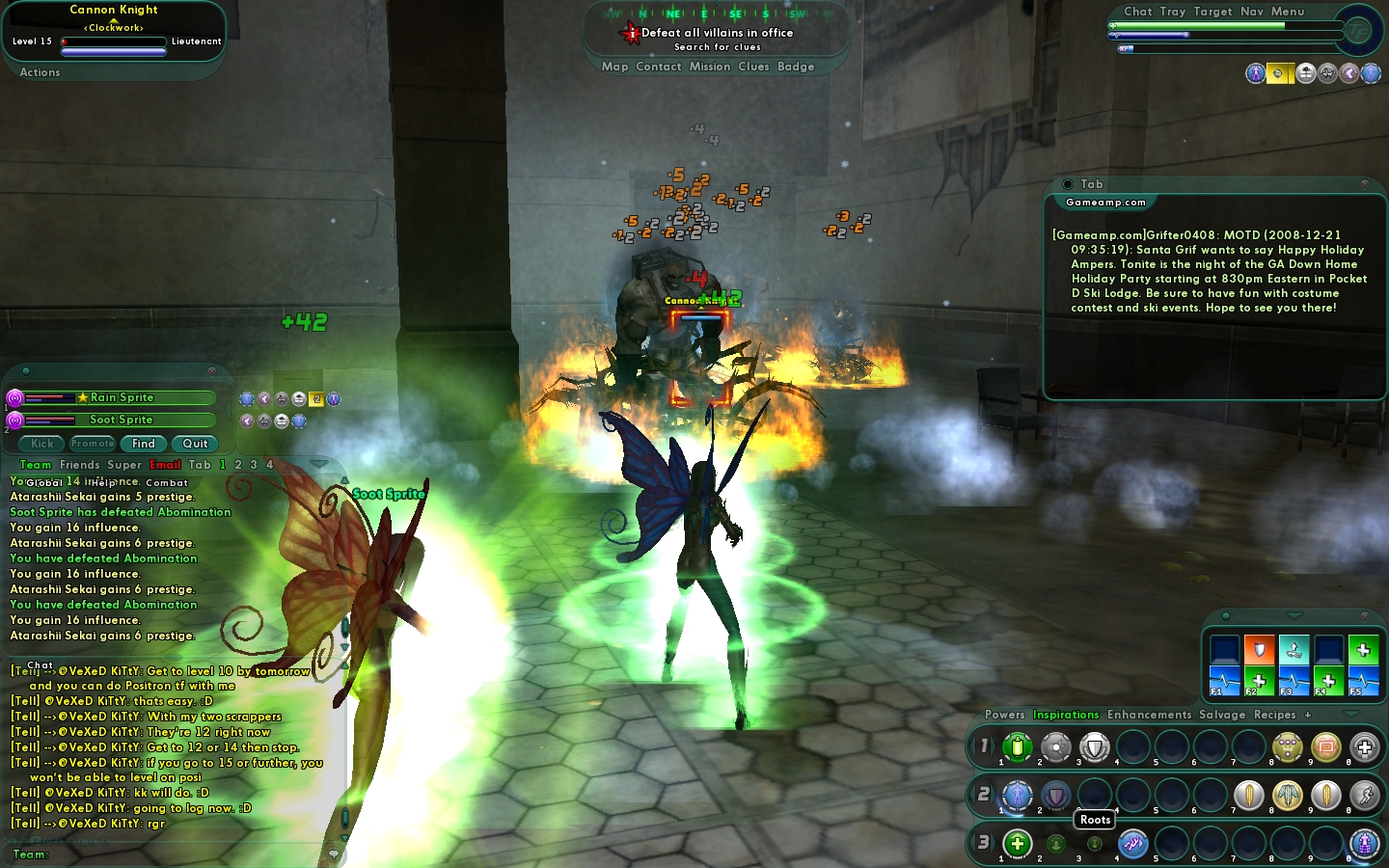Use the orange shield inspiration
The height and width of the screenshot is (868, 1389).
click(1259, 650)
